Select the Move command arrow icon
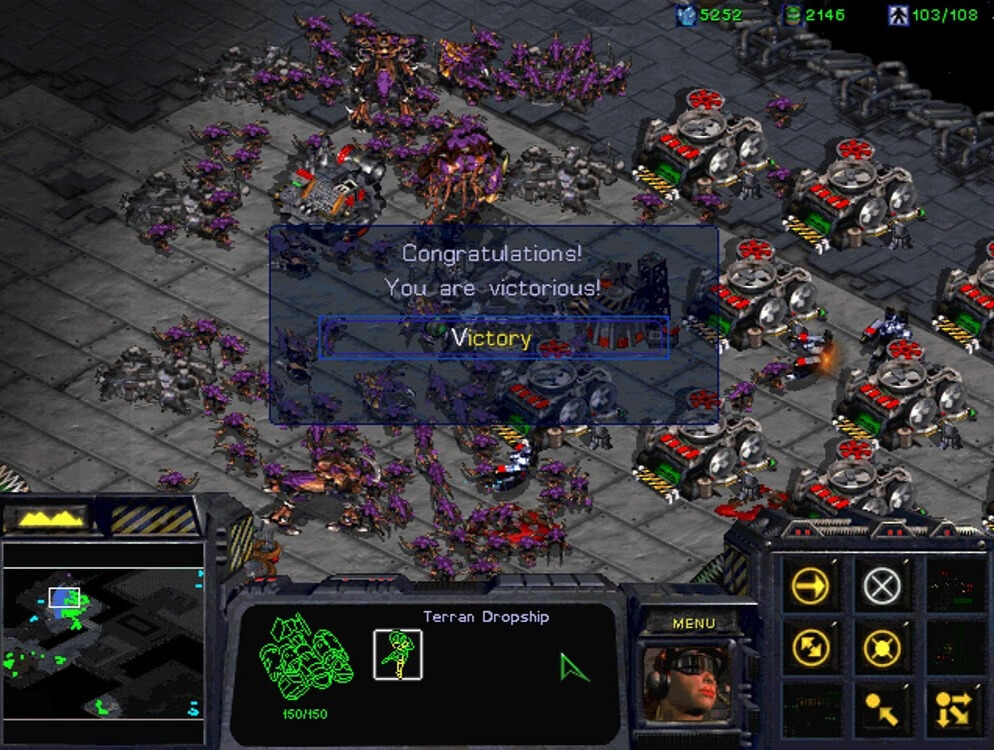Viewport: 994px width, 750px height. [809, 586]
